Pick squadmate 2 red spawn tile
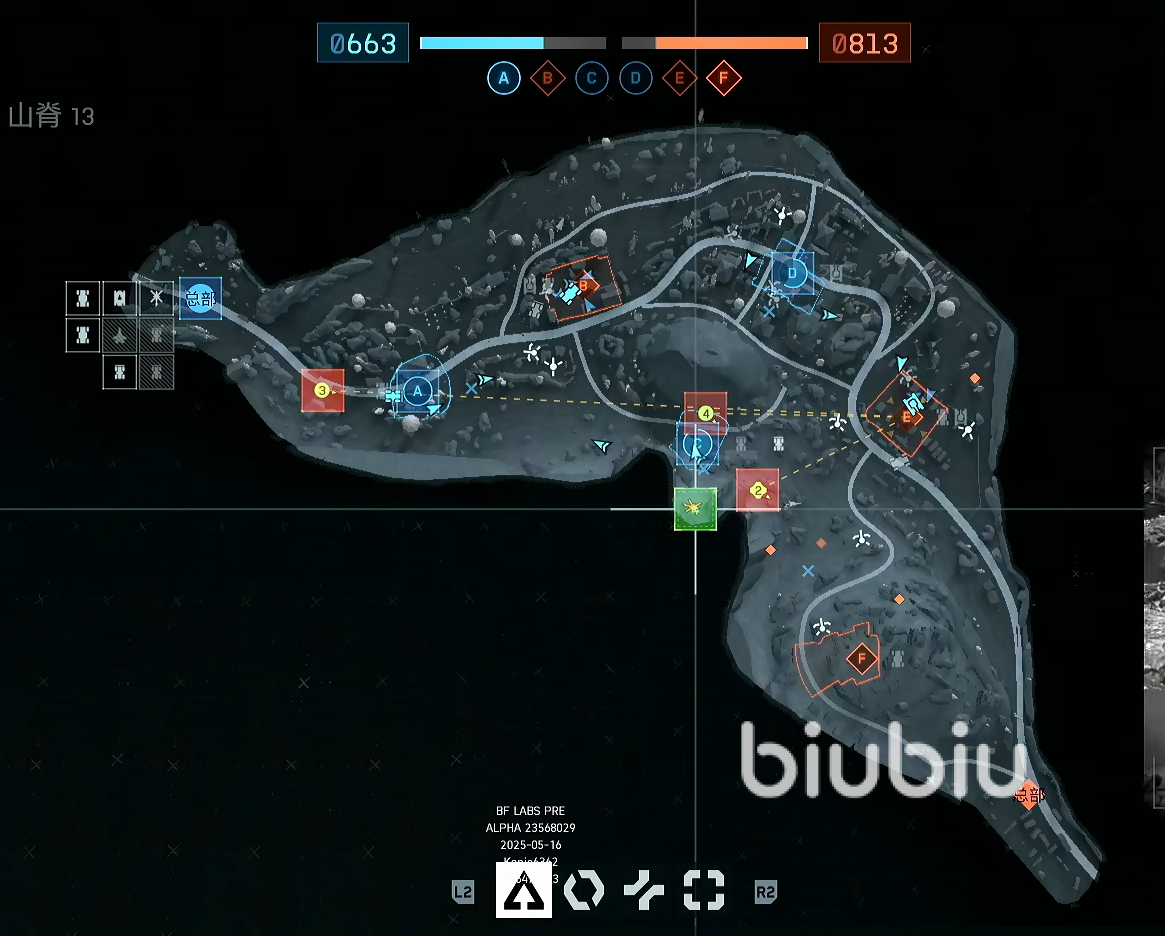Screen dimensions: 1165x936 pos(757,490)
